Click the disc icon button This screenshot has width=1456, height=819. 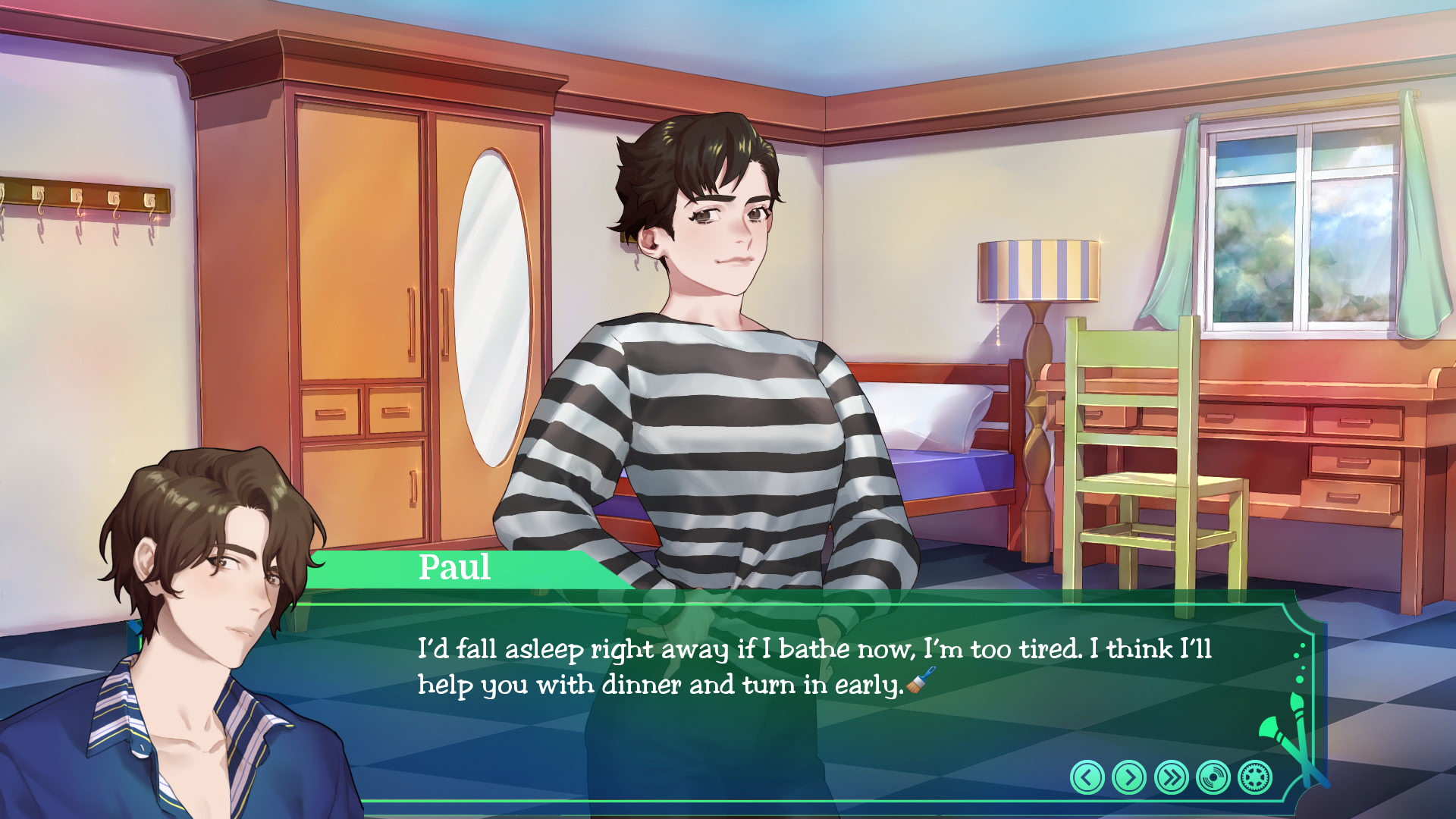point(1213,777)
